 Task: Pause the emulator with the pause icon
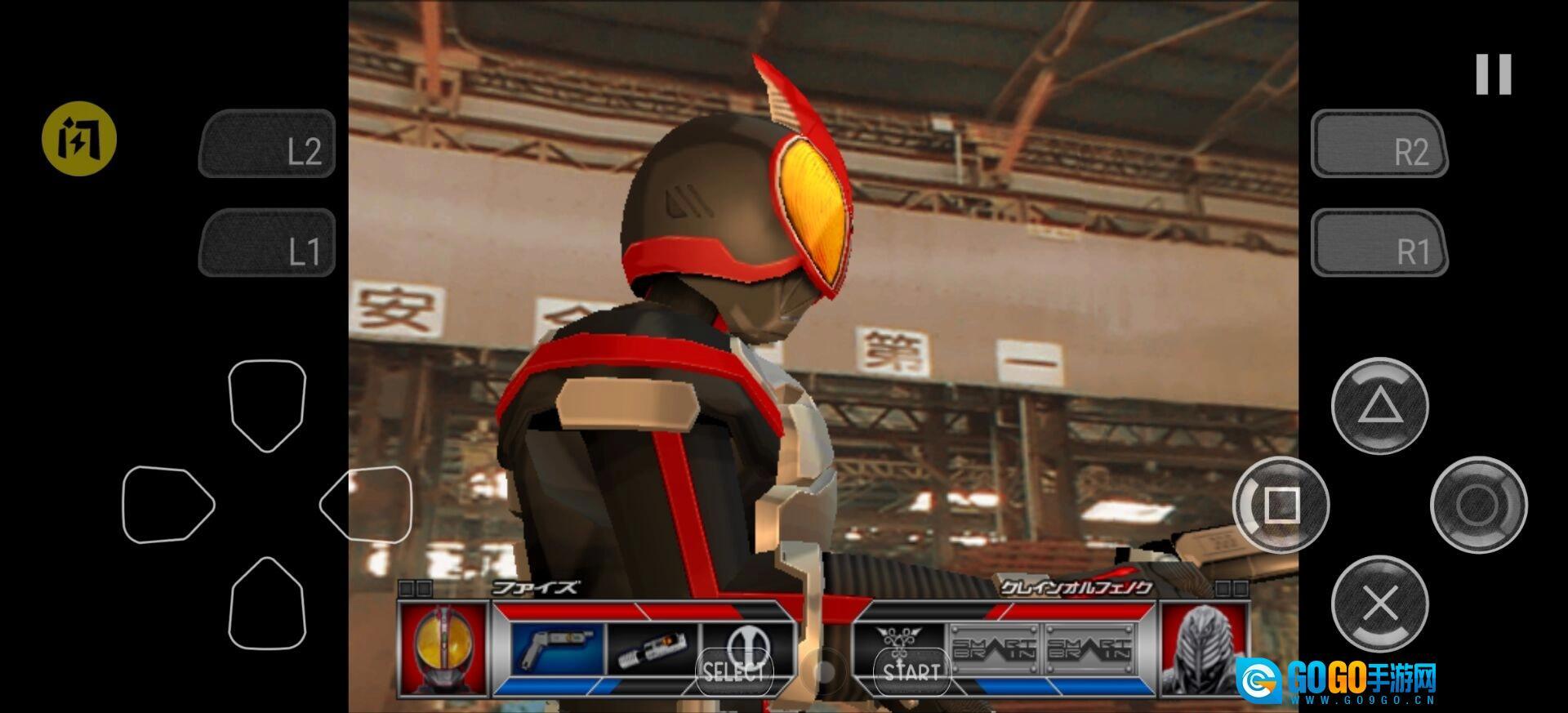point(1494,74)
